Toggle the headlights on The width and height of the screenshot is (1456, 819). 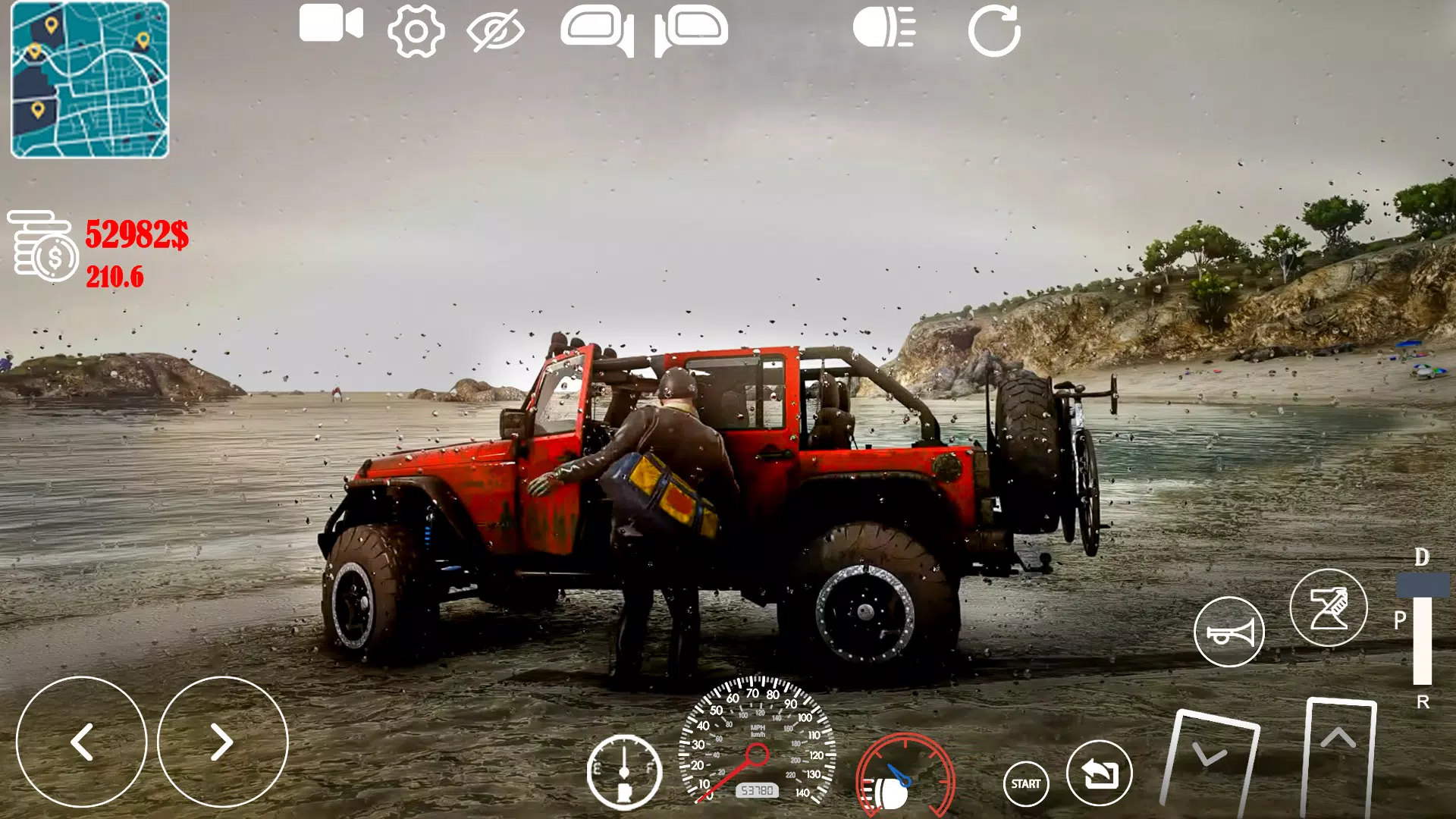882,28
